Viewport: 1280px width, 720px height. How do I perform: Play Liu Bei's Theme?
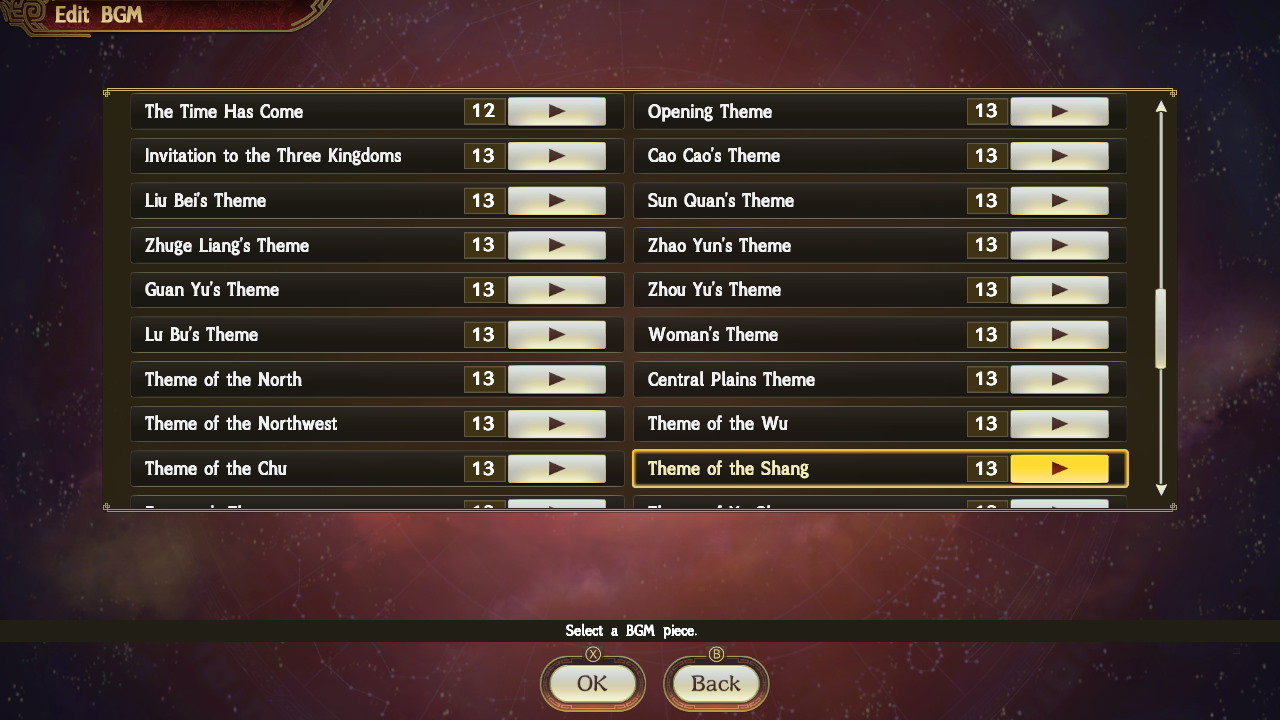tap(558, 200)
